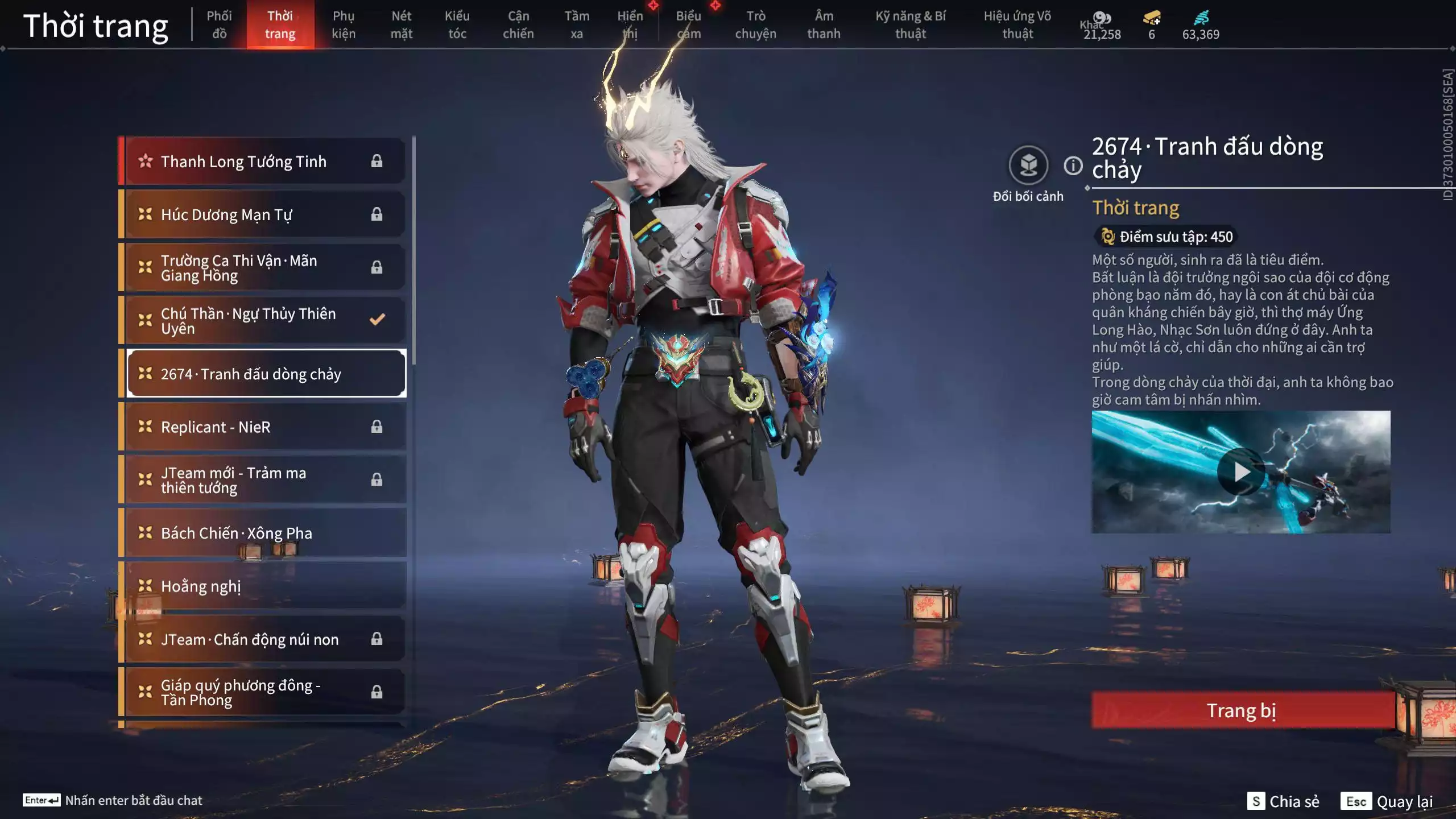Toggle the lock on JTeam · Chấn động núi non

pos(377,639)
